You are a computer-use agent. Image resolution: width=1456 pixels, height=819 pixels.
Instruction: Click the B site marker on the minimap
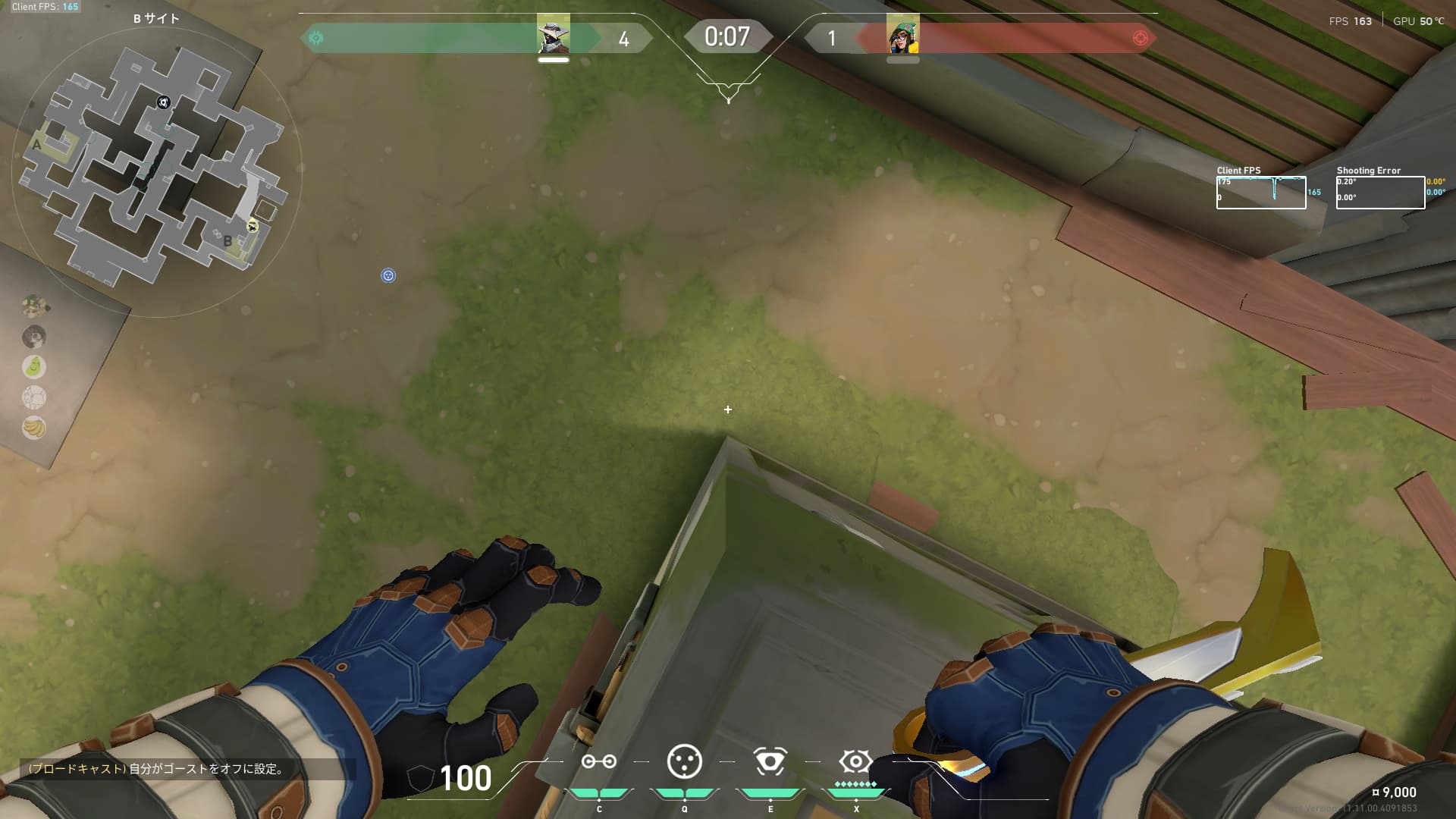pos(227,241)
